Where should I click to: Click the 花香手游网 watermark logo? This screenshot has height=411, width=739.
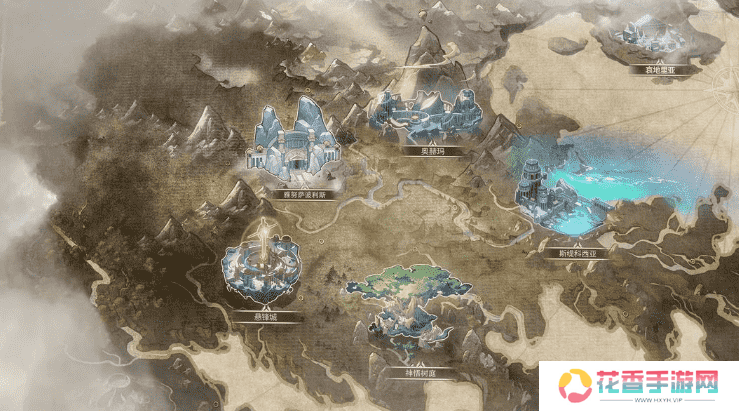(638, 384)
